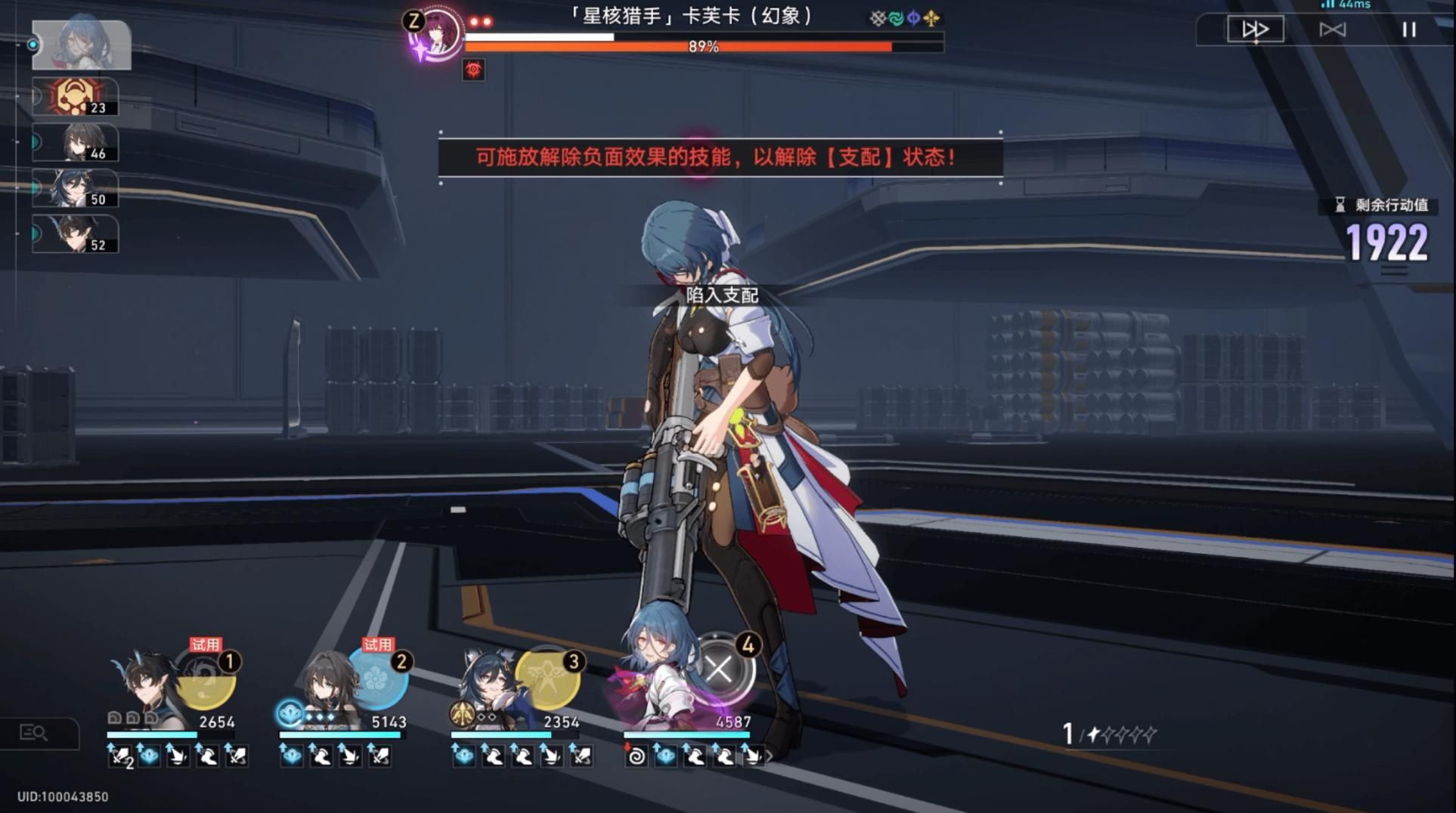Screen dimensions: 1456x813
Task: Click character 4's disabled ultimate icon
Action: click(x=720, y=669)
